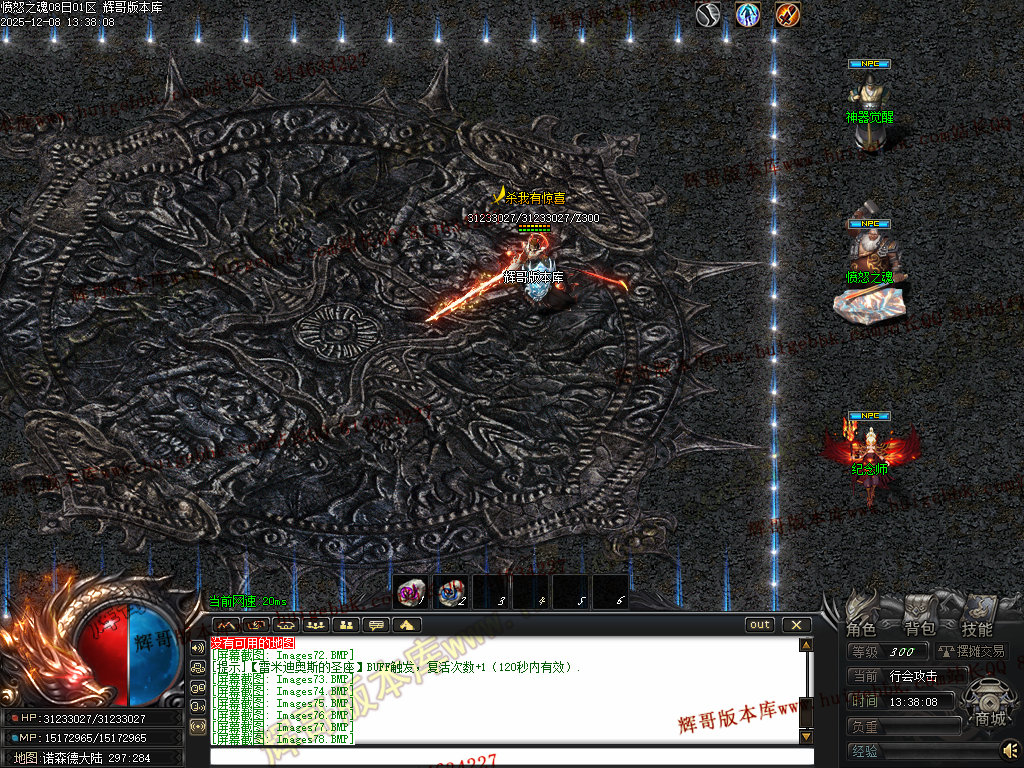This screenshot has height=768, width=1024.
Task: Select the grey swirl buff icon
Action: click(708, 15)
